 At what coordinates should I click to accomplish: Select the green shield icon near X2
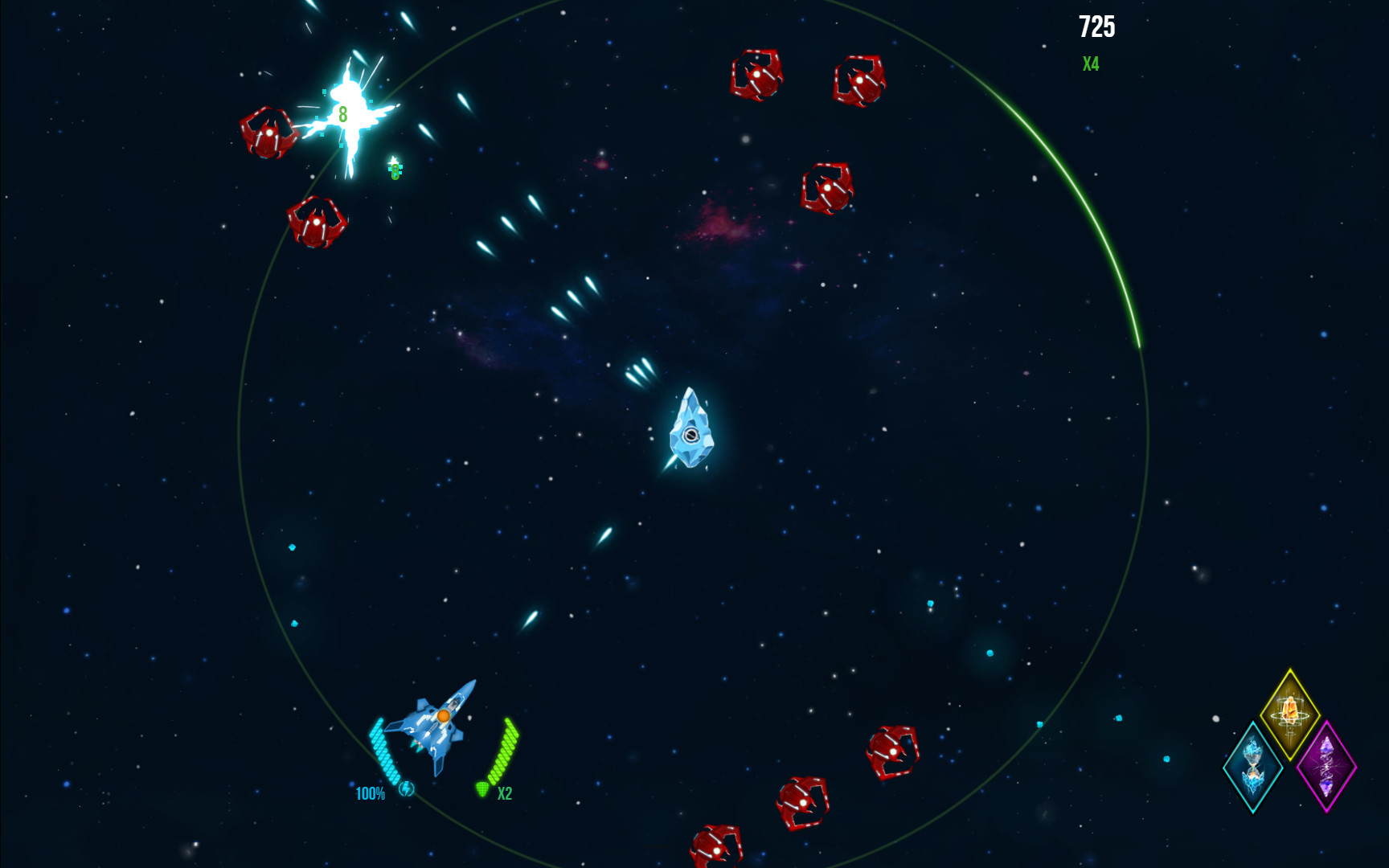pyautogui.click(x=482, y=790)
